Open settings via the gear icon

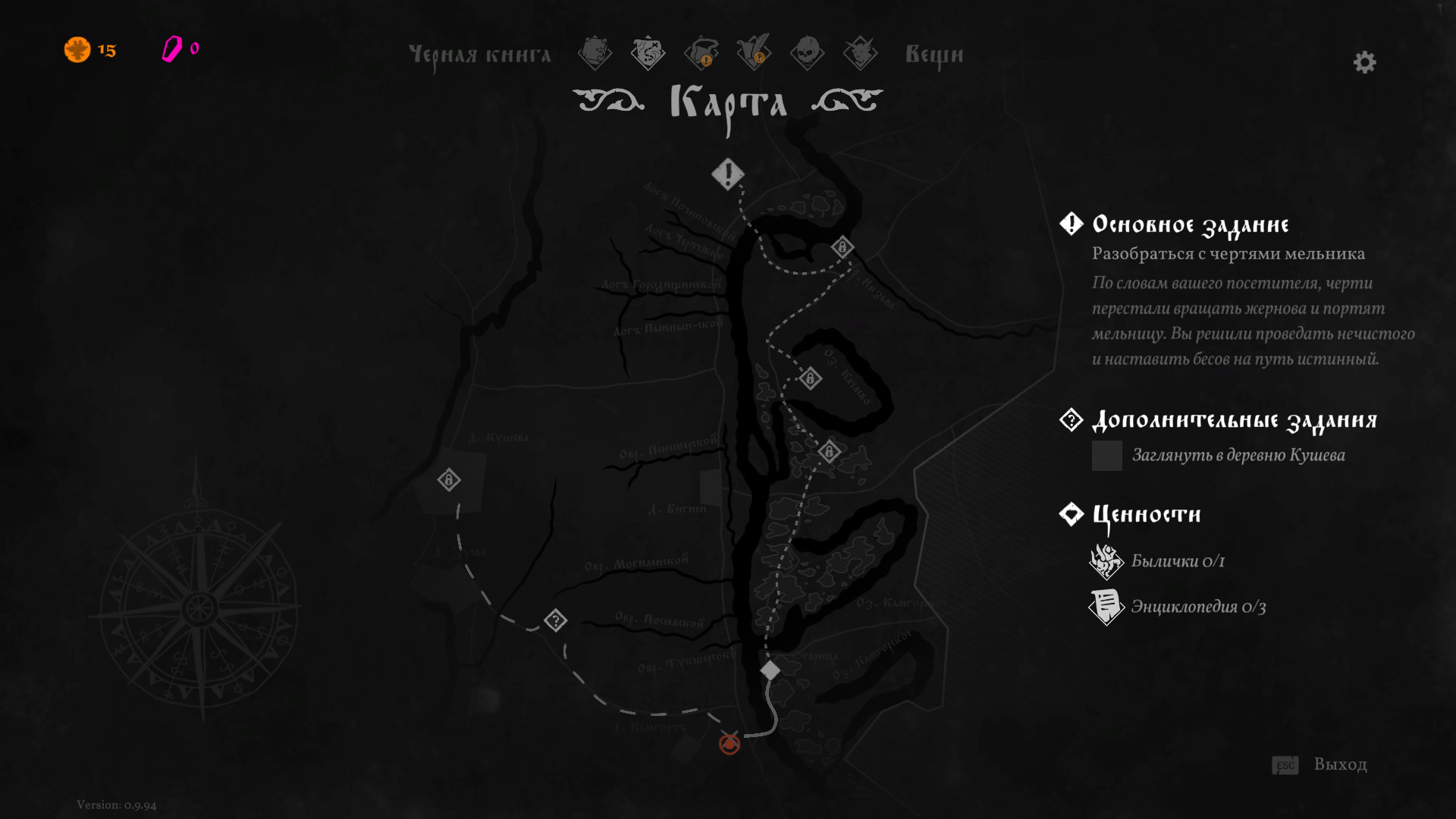[1364, 62]
